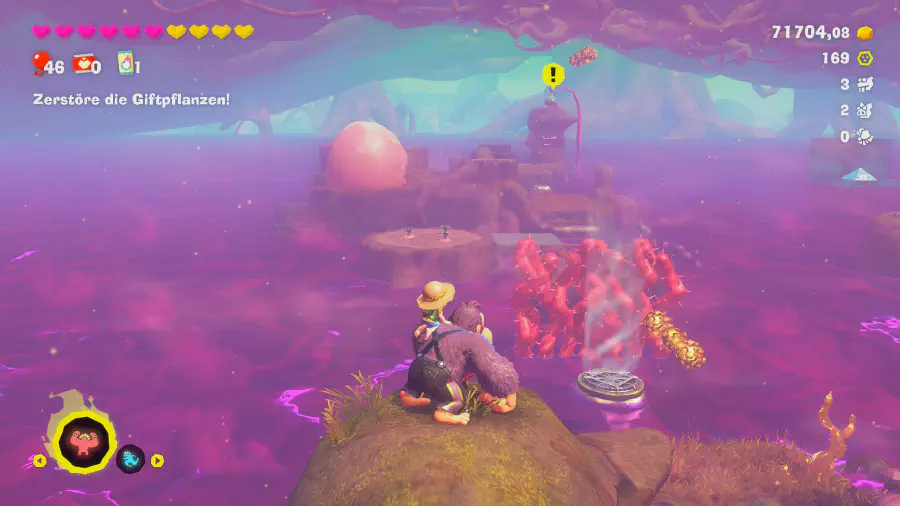Select the red Kong Bananza transformation icon
The image size is (900, 506).
tap(84, 441)
